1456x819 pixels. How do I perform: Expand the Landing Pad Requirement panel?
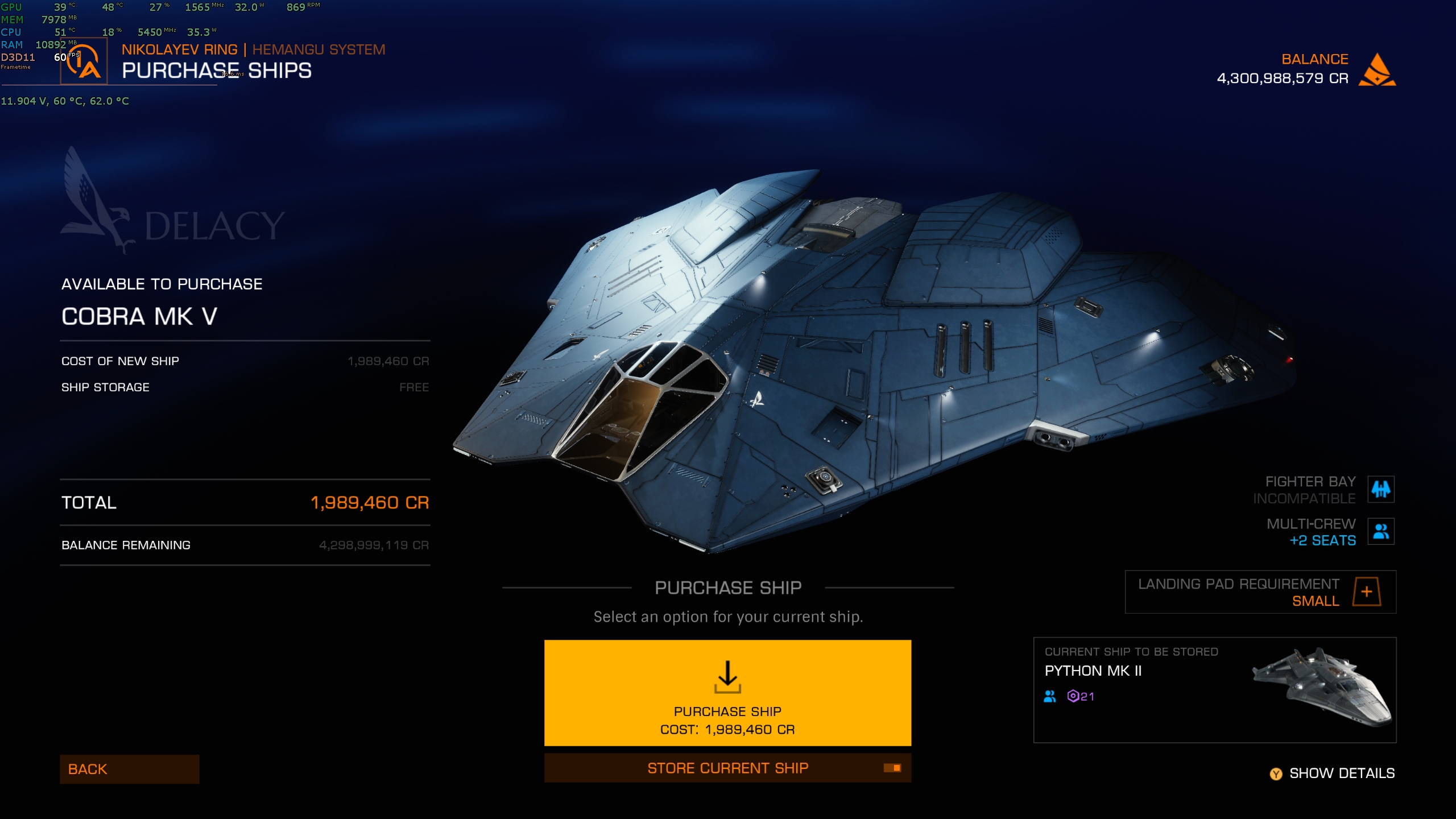(1366, 591)
